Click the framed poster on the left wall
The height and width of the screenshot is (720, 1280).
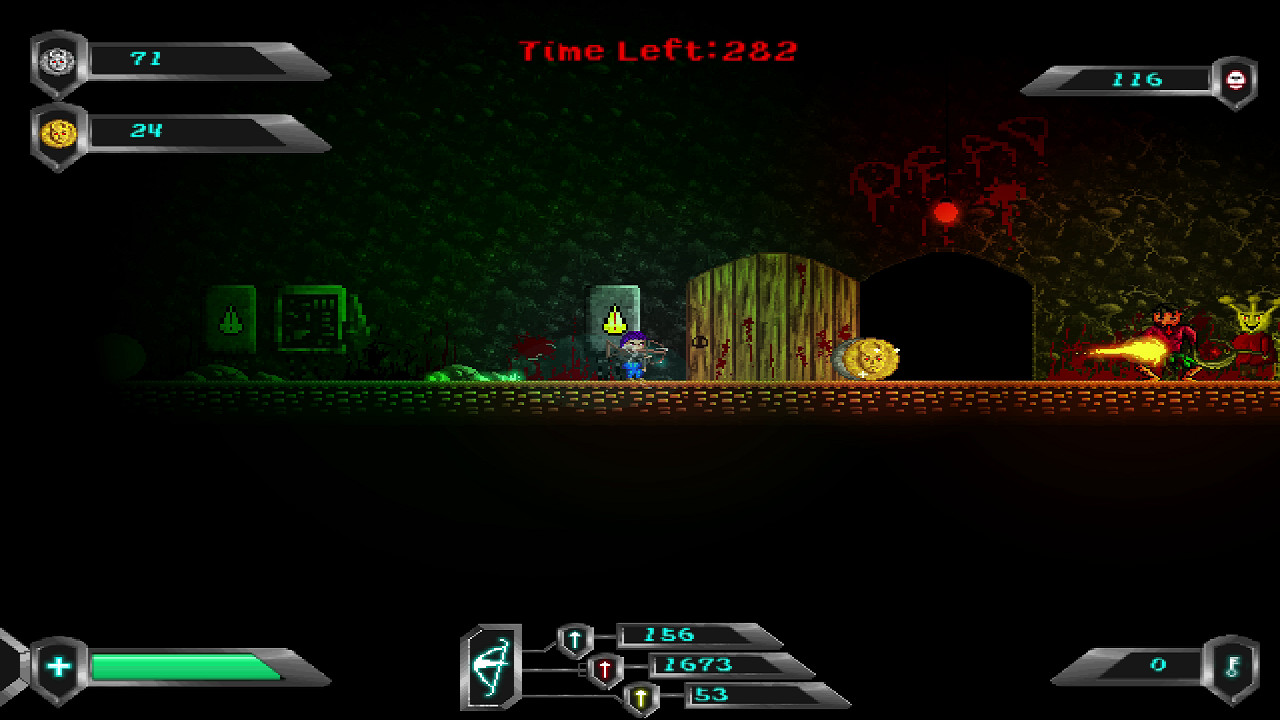tap(312, 315)
